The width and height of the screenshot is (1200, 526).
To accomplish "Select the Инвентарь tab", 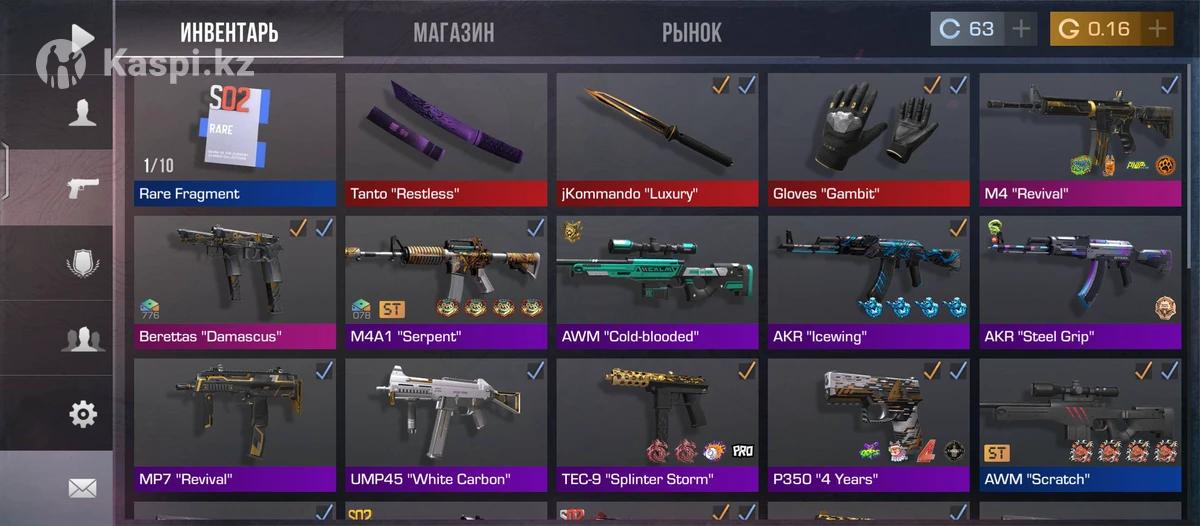I will [x=229, y=32].
